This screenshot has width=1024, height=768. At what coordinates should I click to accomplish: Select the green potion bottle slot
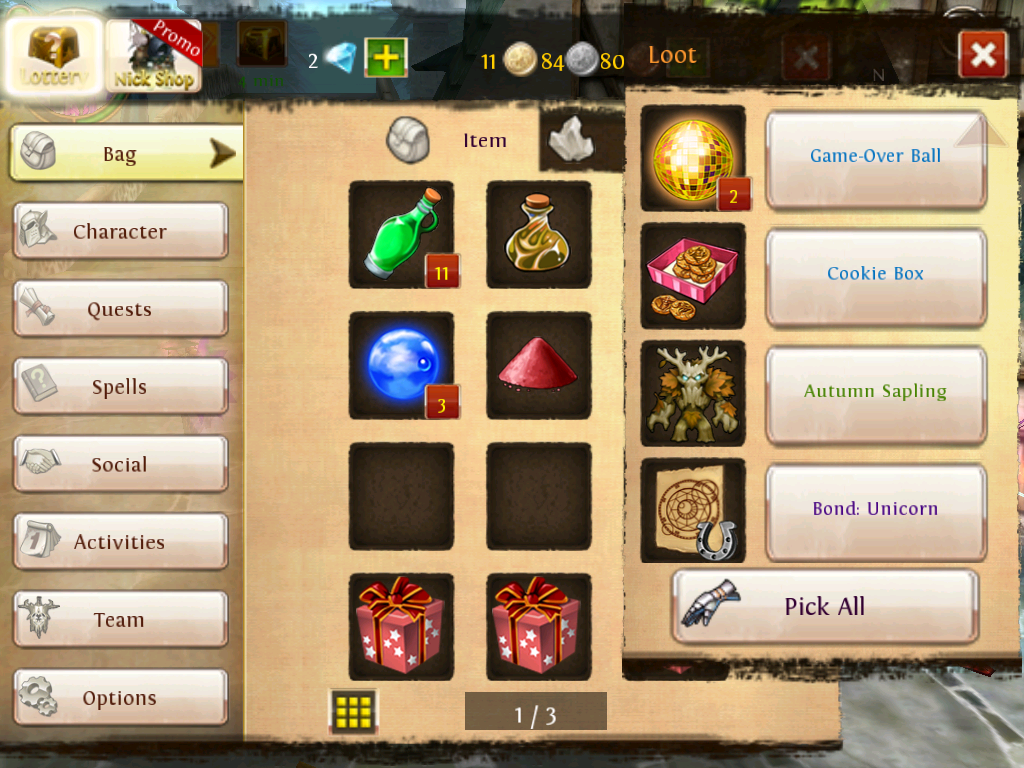401,234
